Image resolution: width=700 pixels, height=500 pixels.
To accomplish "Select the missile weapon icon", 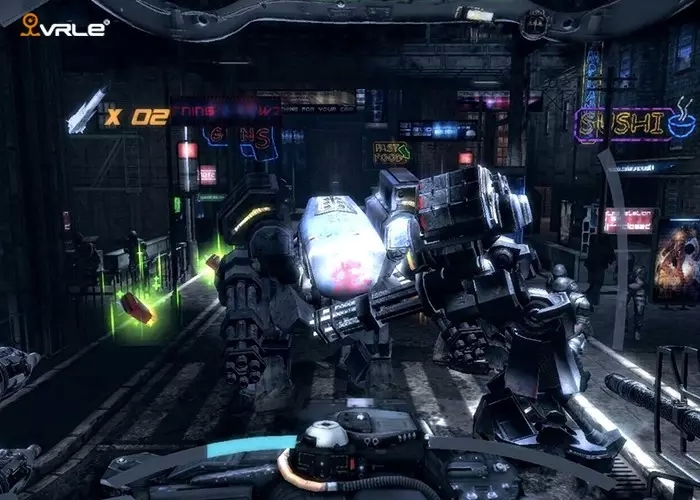I will coord(84,112).
